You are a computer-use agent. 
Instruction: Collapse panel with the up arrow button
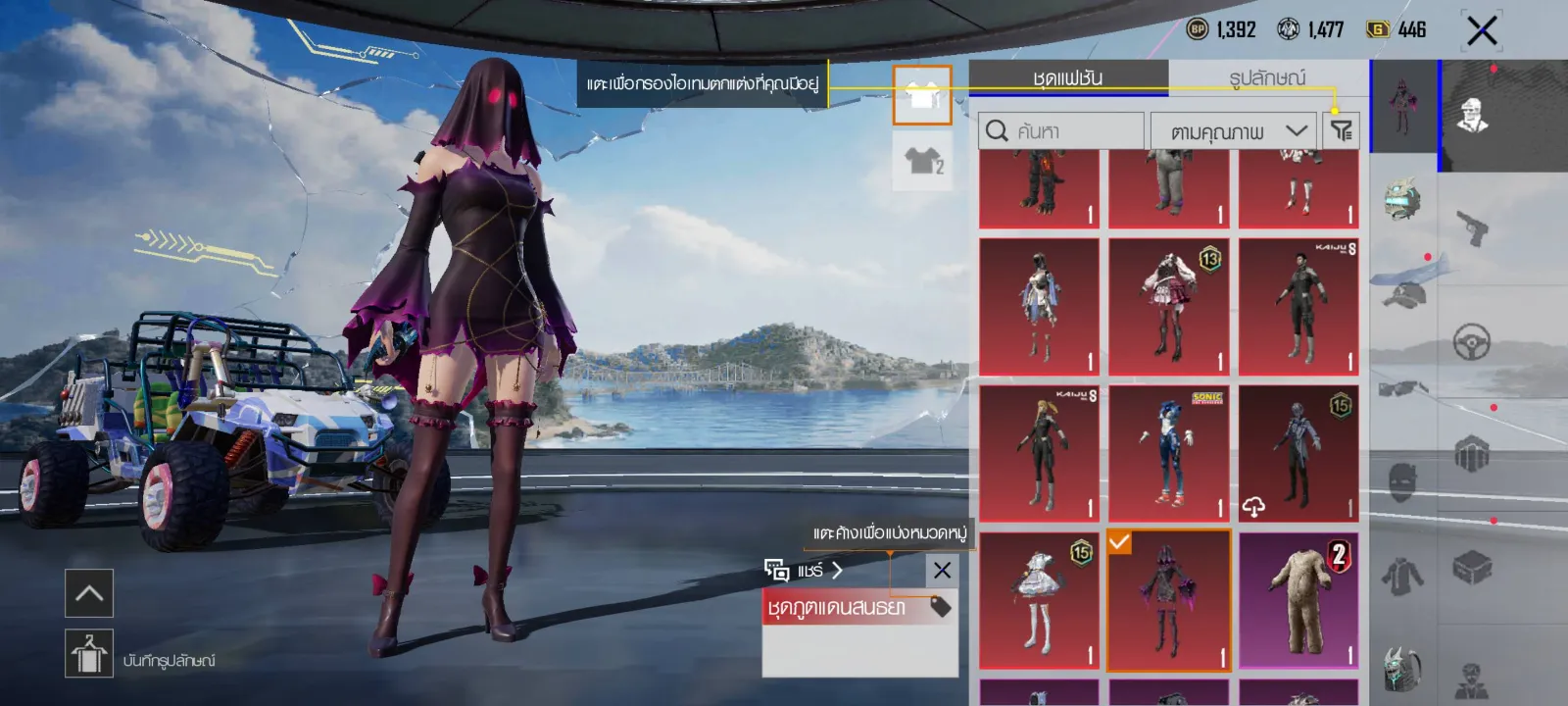[x=89, y=593]
